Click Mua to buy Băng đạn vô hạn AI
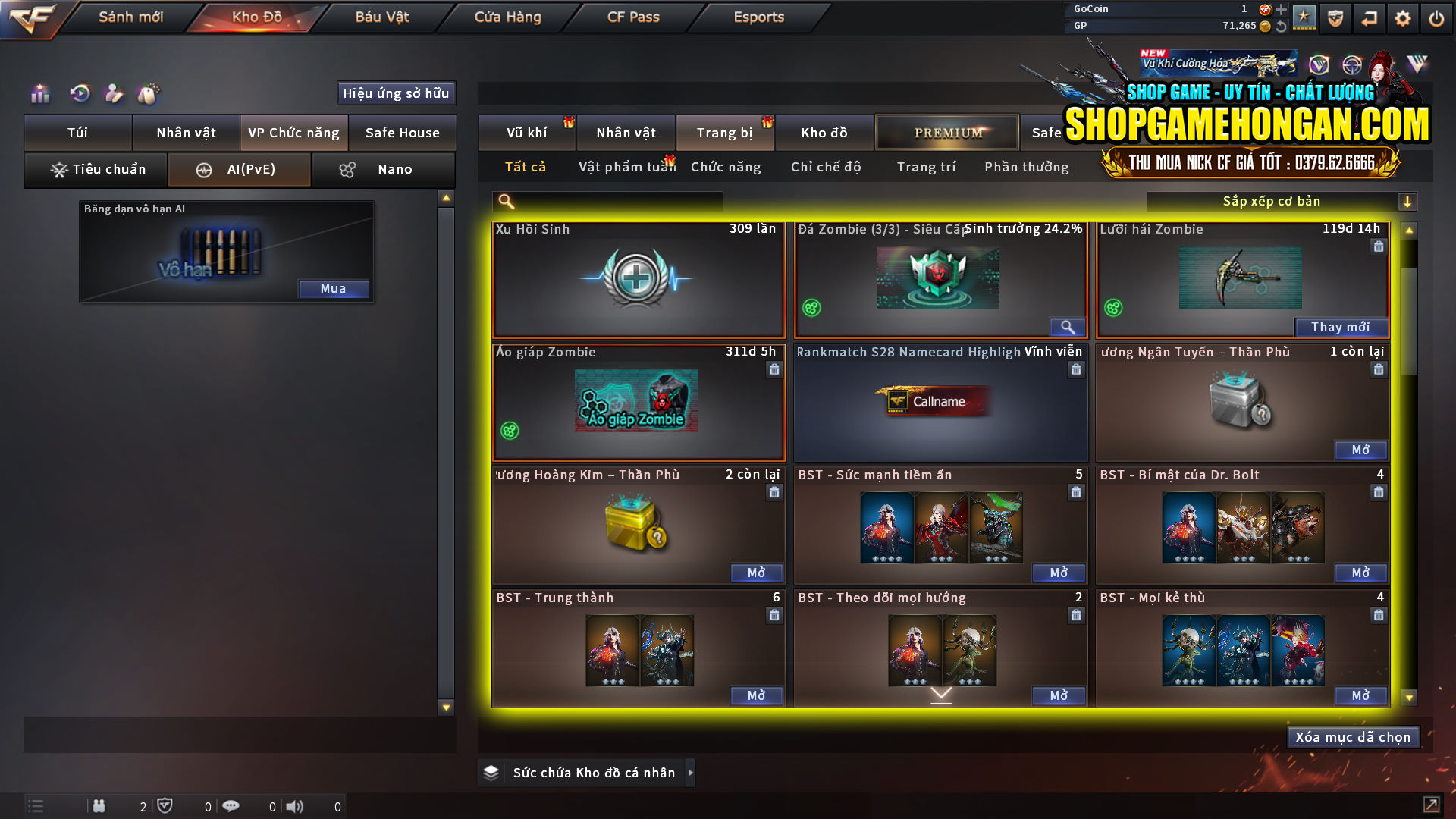1456x819 pixels. [334, 289]
